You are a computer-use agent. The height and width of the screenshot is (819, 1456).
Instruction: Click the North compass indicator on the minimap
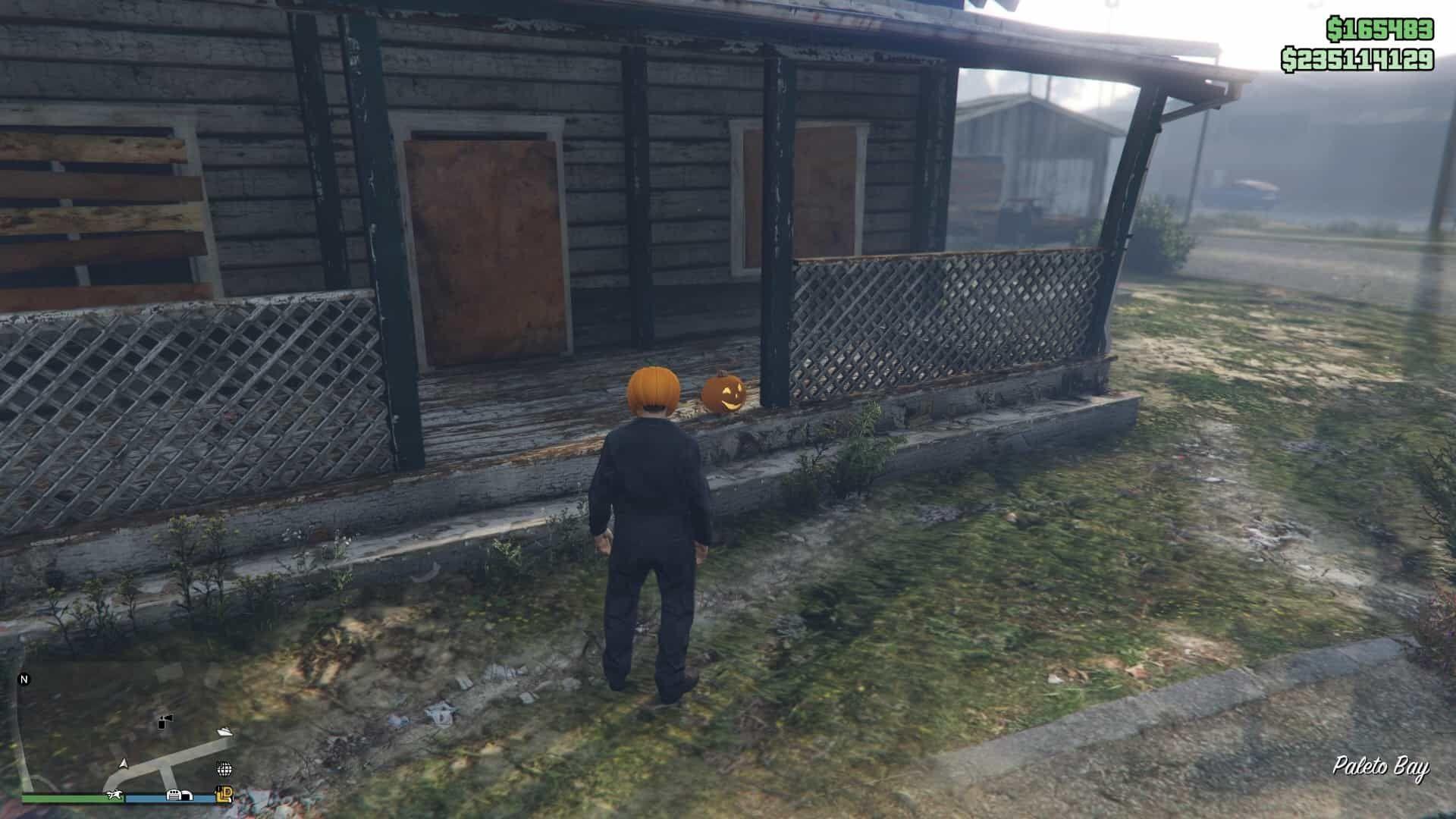(24, 679)
